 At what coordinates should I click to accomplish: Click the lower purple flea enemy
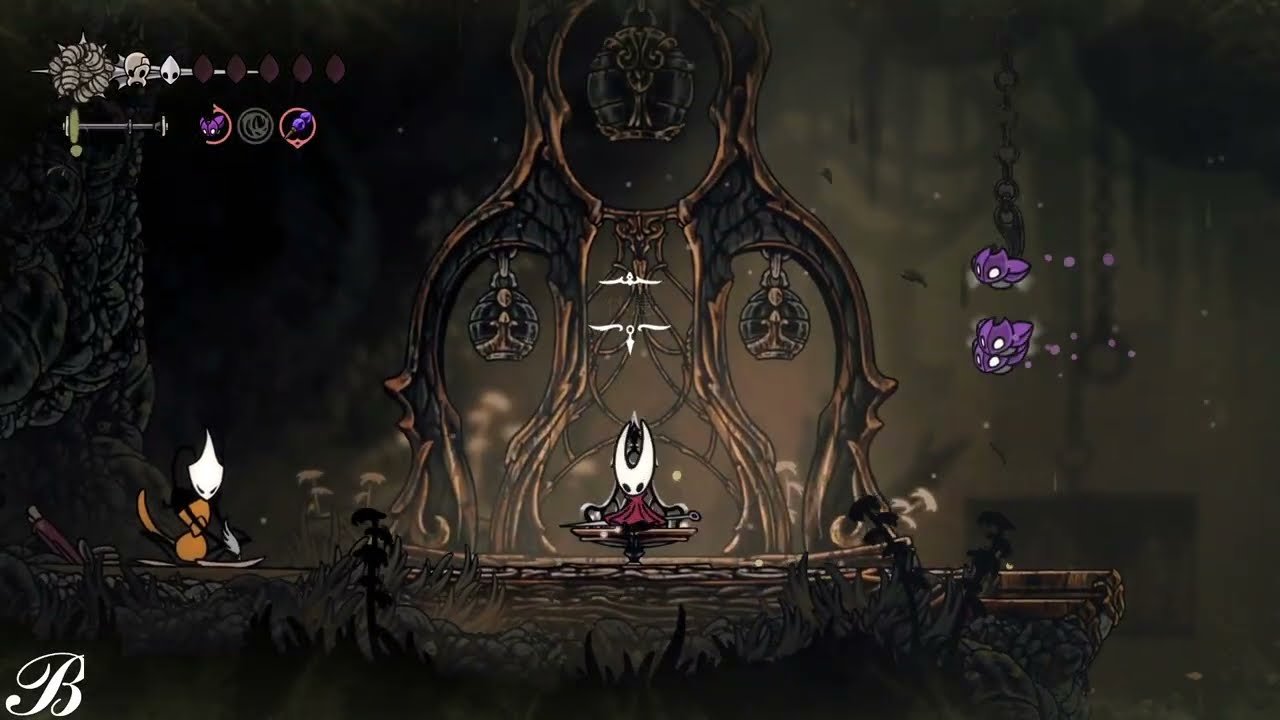point(1000,345)
